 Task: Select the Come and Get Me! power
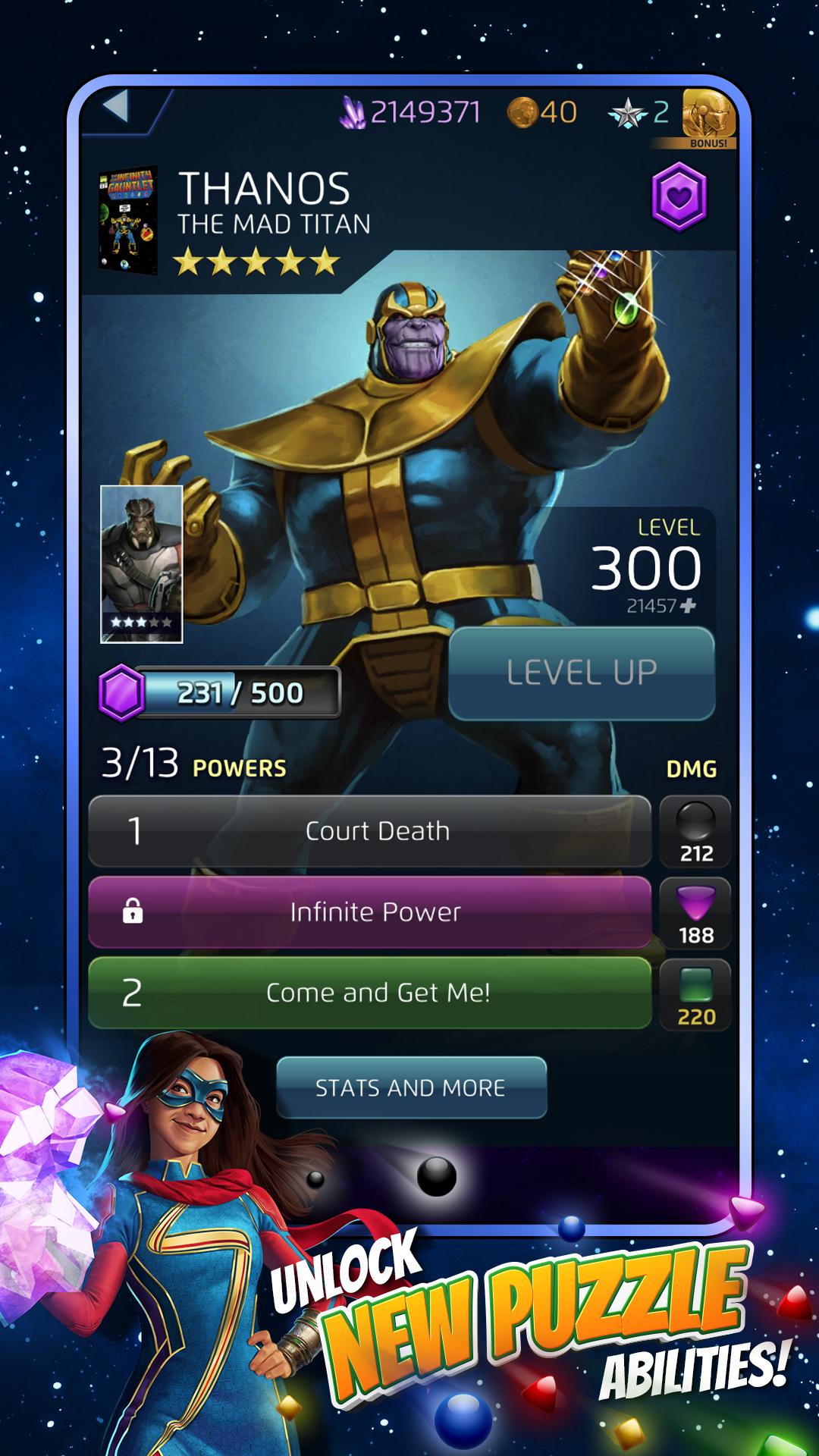coord(370,993)
